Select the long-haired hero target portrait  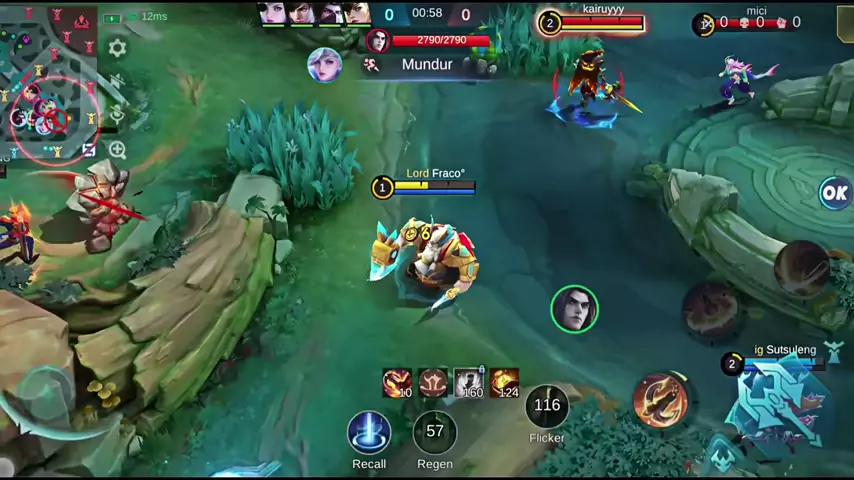(574, 309)
